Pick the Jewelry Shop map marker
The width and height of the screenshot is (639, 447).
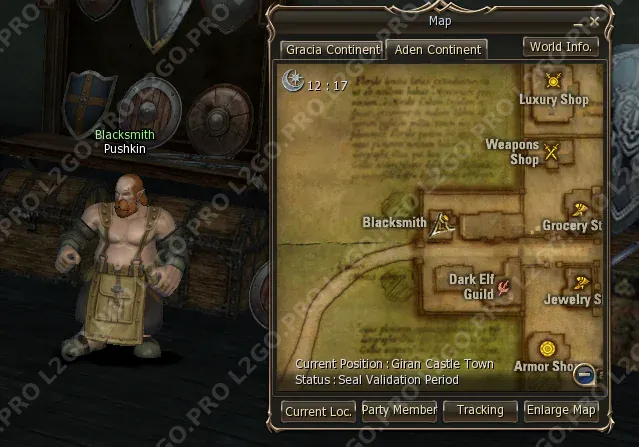[580, 281]
